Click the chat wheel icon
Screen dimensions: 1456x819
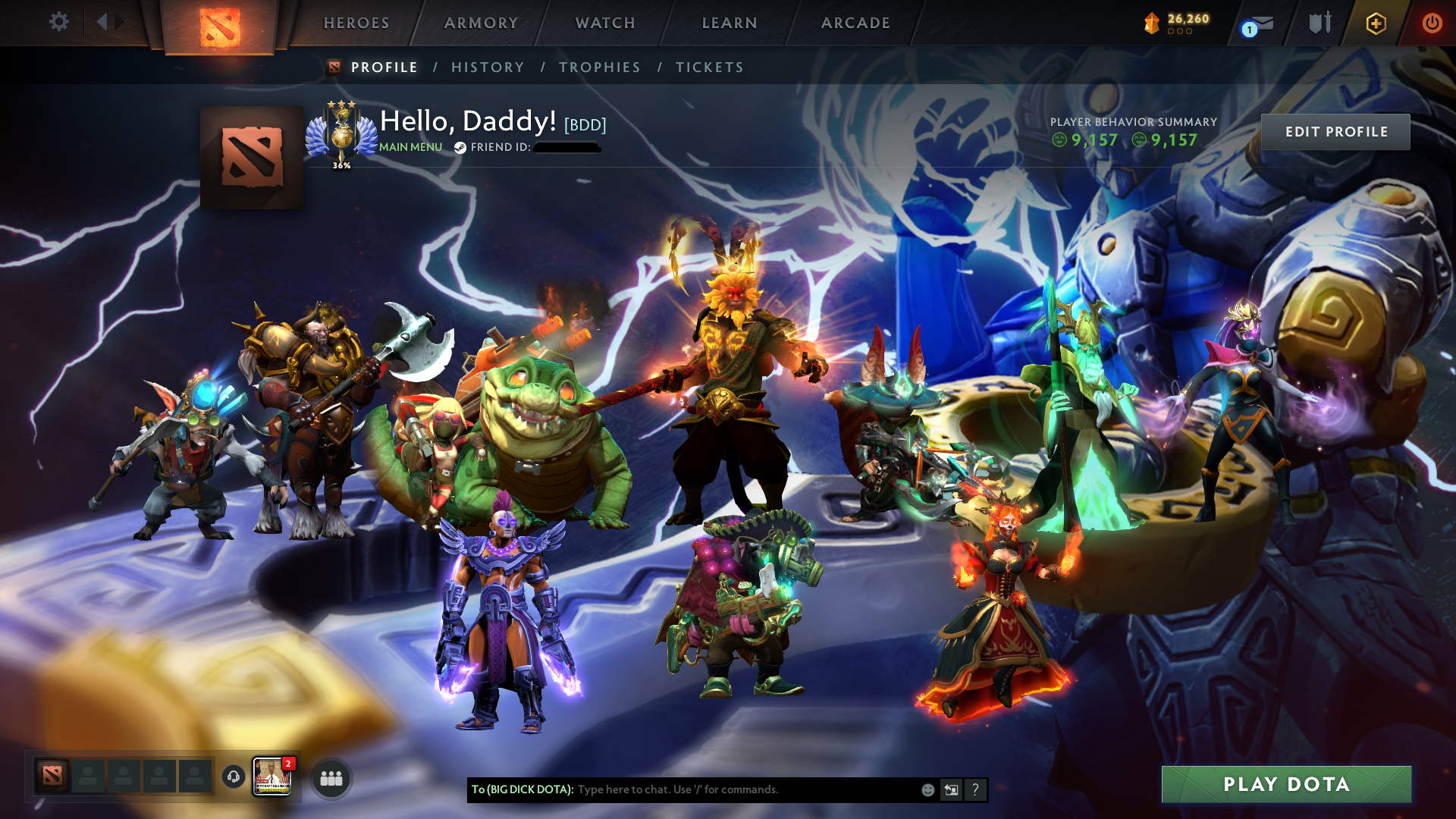pyautogui.click(x=951, y=789)
